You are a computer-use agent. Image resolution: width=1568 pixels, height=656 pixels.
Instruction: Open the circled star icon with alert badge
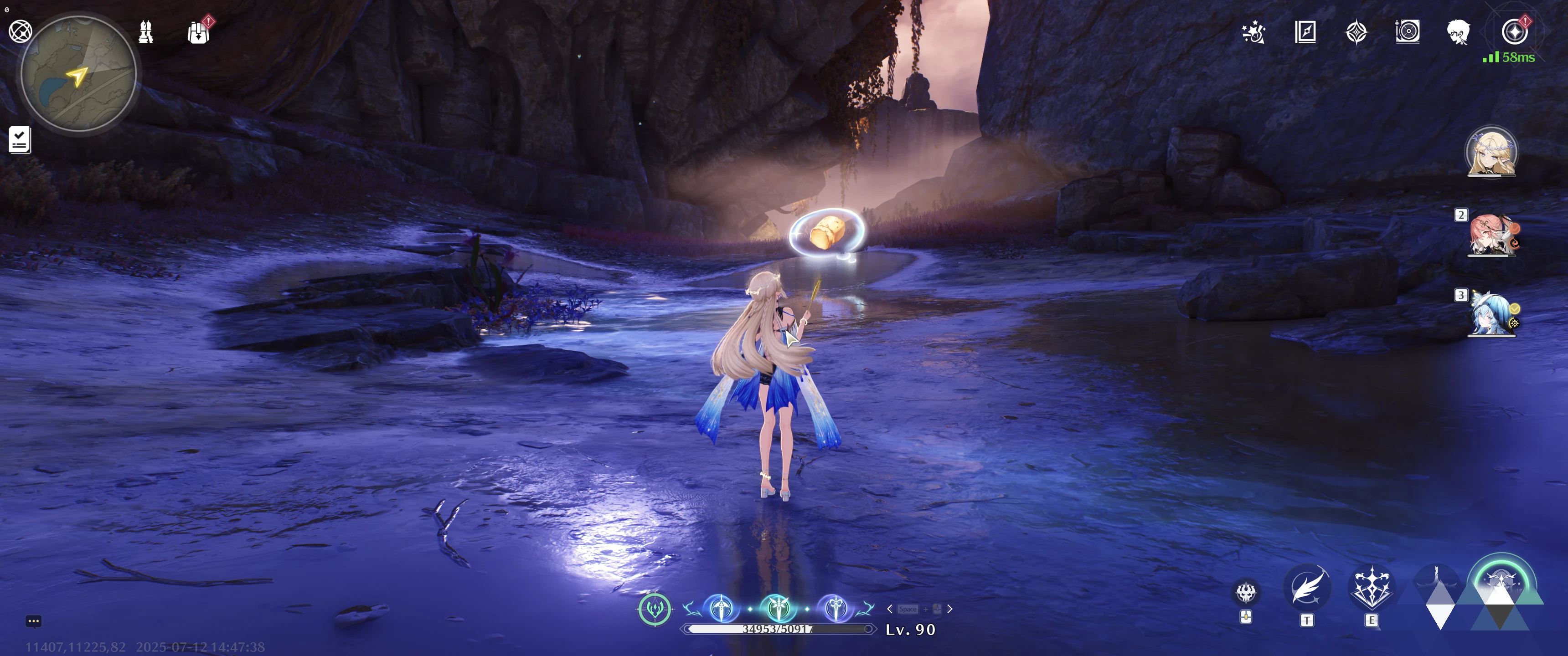[x=1514, y=31]
